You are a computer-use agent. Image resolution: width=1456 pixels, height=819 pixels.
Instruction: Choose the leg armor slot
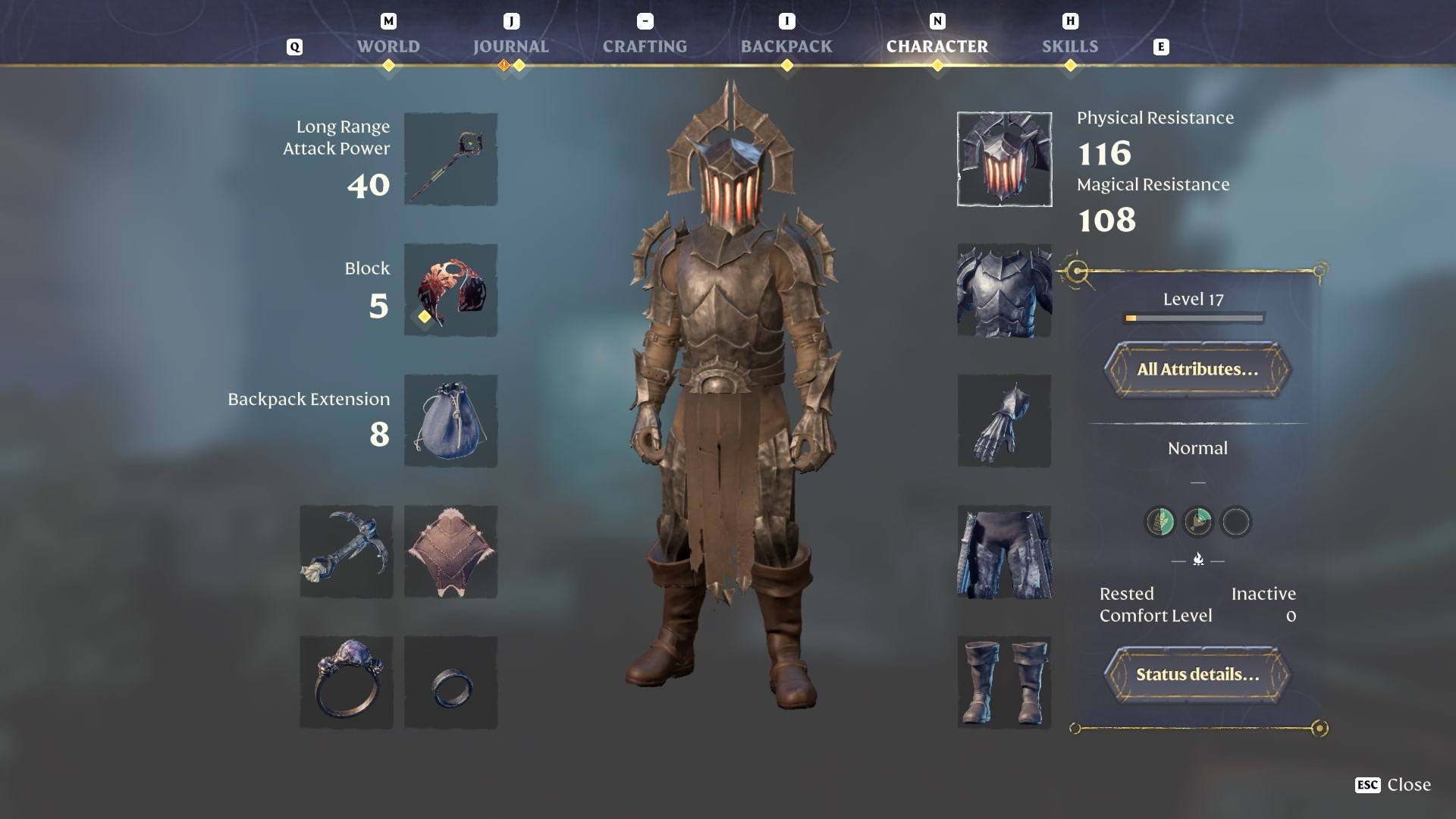[x=1004, y=551]
